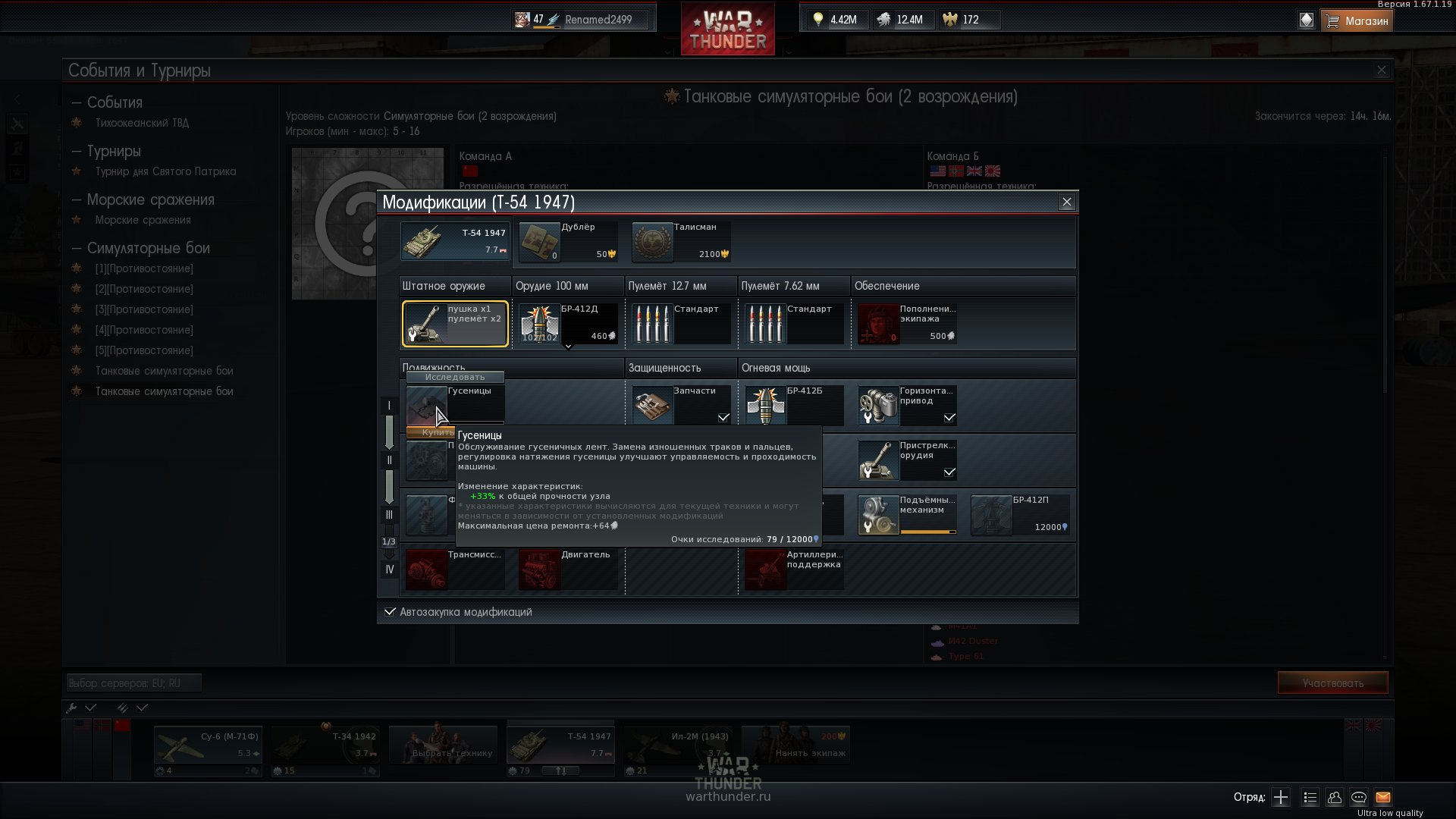Select the standard weapon (пушка x1) slot
Viewport: 1456px width, 819px height.
pyautogui.click(x=455, y=324)
